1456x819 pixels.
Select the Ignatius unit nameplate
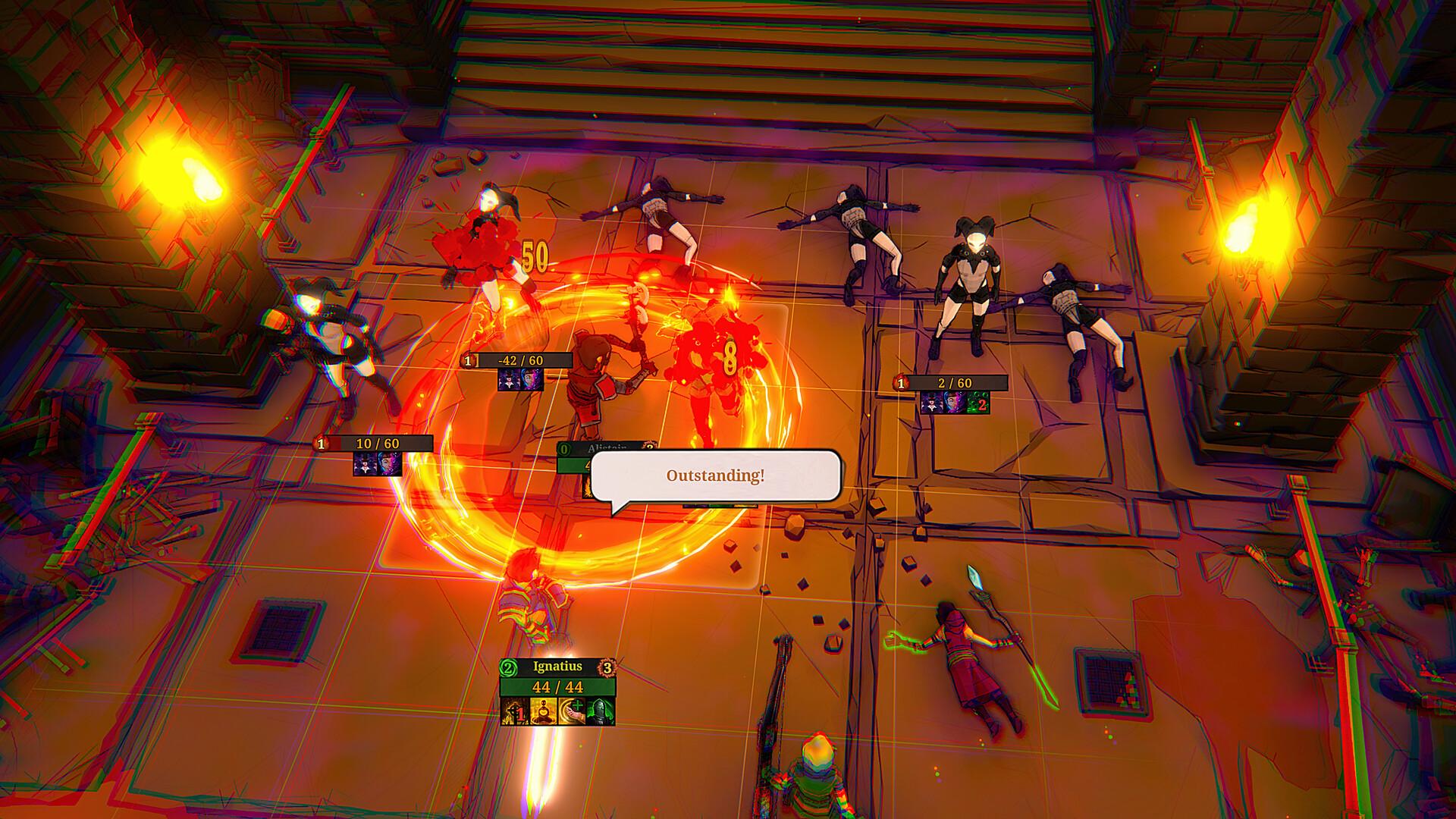(557, 667)
